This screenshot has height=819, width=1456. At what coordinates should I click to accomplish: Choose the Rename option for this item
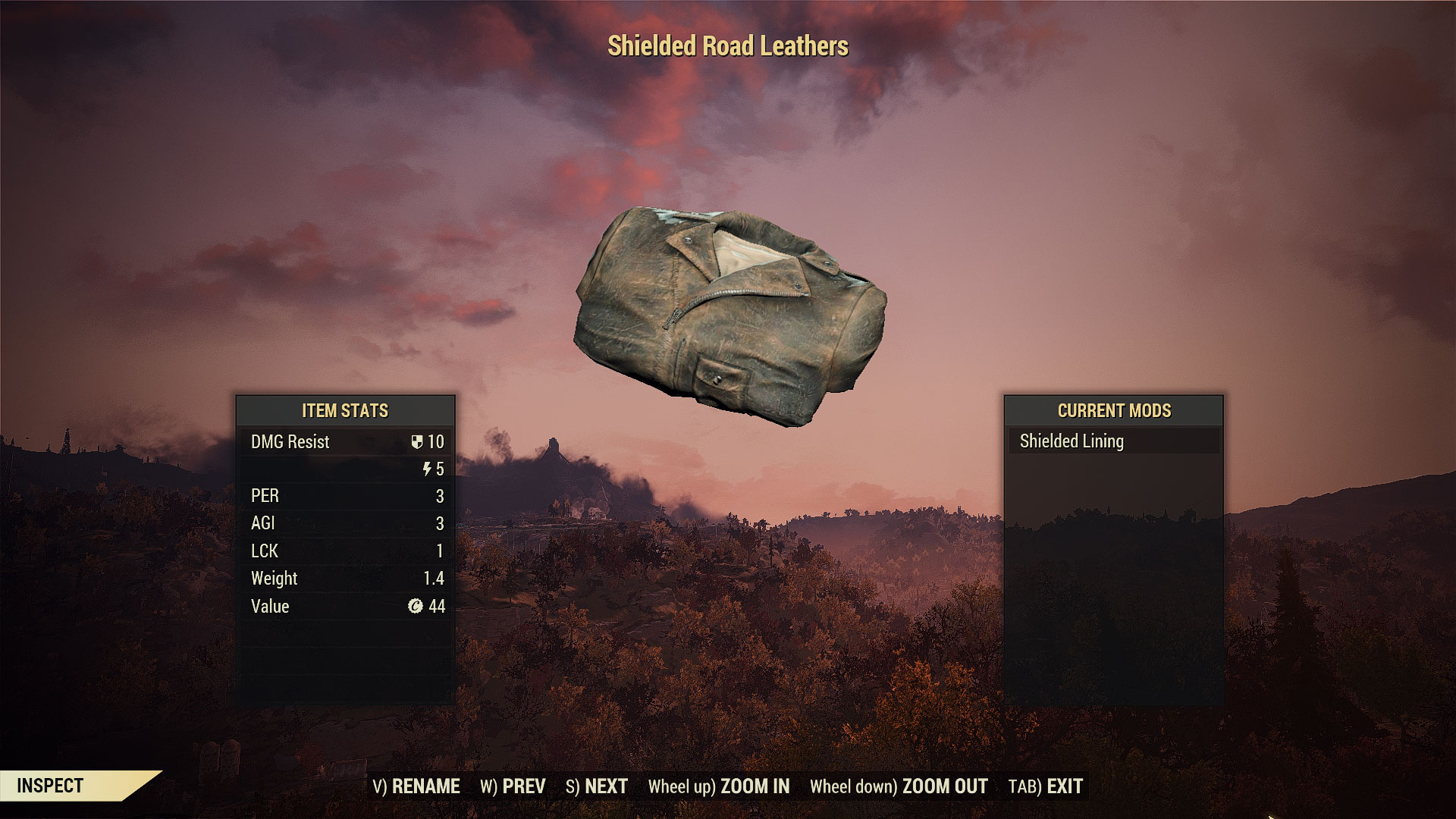click(x=416, y=786)
